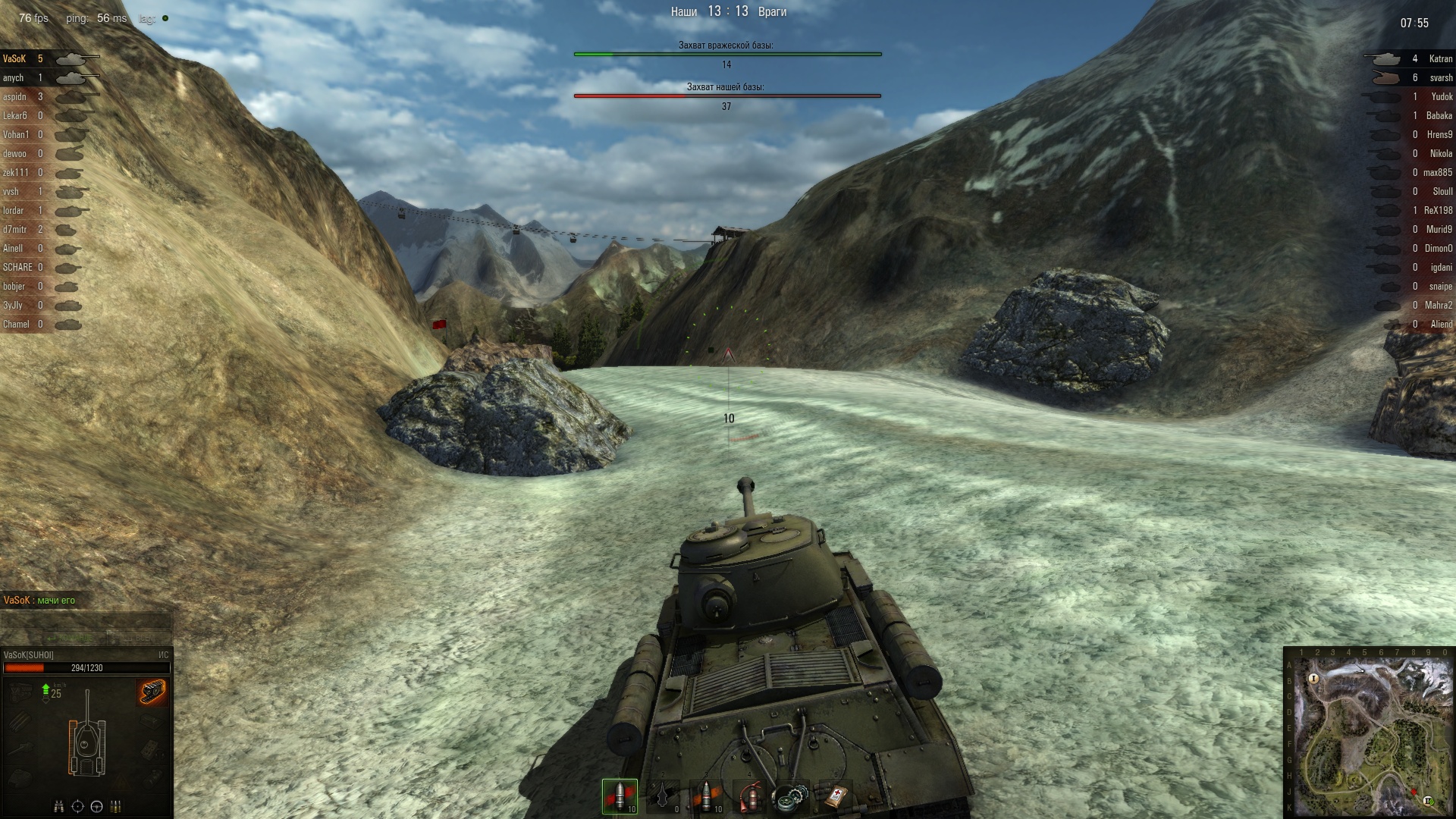Use the first aid kit consumable

[833, 796]
